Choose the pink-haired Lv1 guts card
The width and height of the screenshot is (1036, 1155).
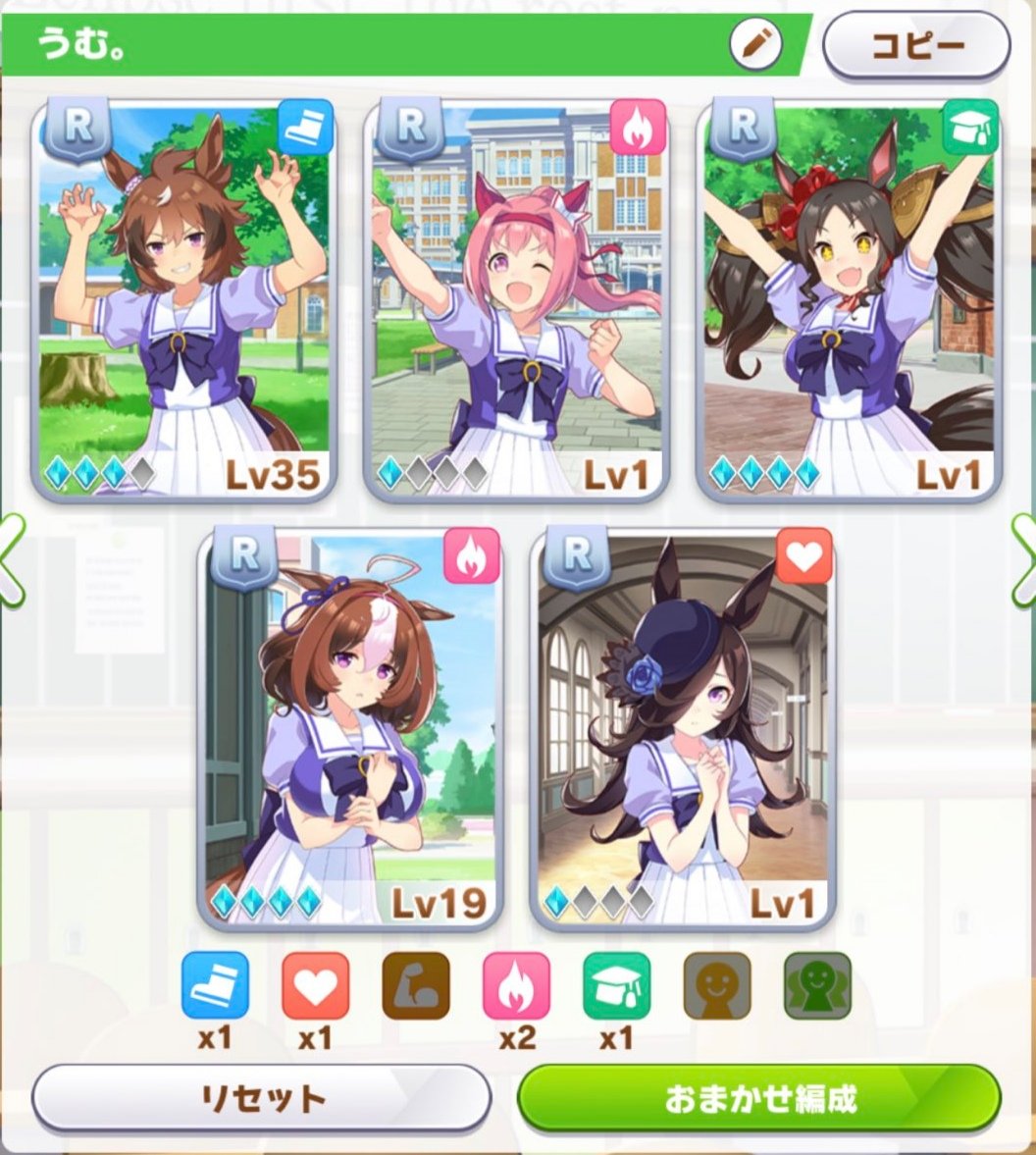pos(517,299)
